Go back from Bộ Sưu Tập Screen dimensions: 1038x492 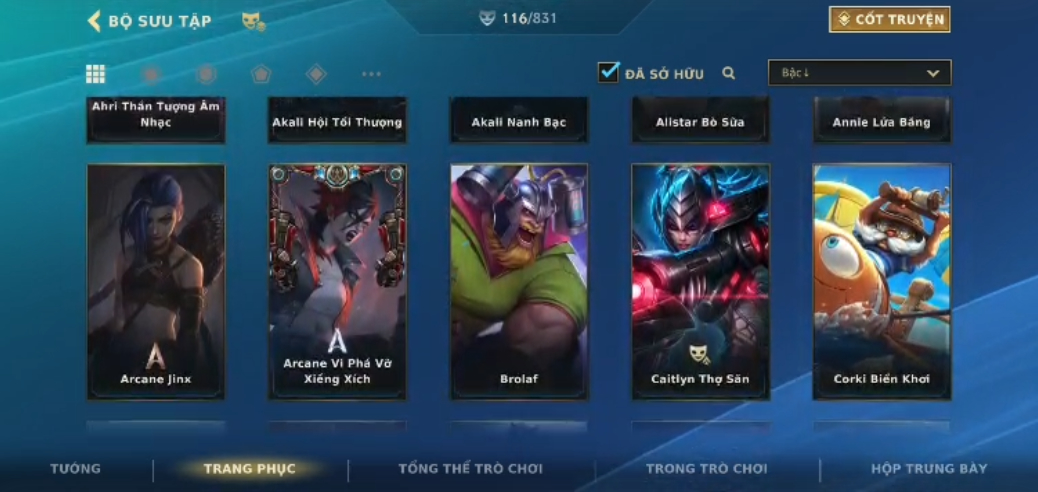tap(95, 21)
